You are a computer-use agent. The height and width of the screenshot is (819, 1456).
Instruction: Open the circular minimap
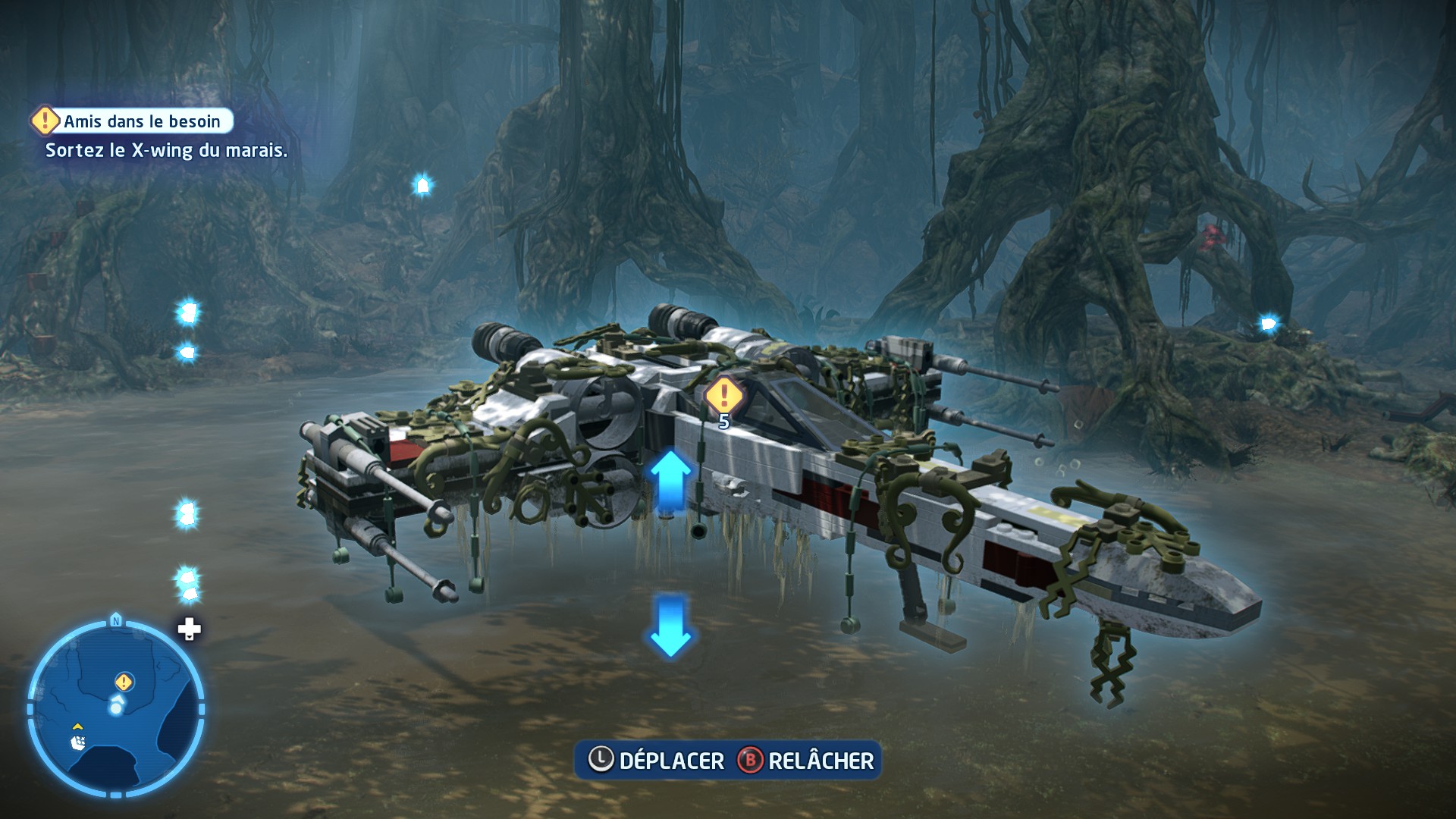[116, 709]
